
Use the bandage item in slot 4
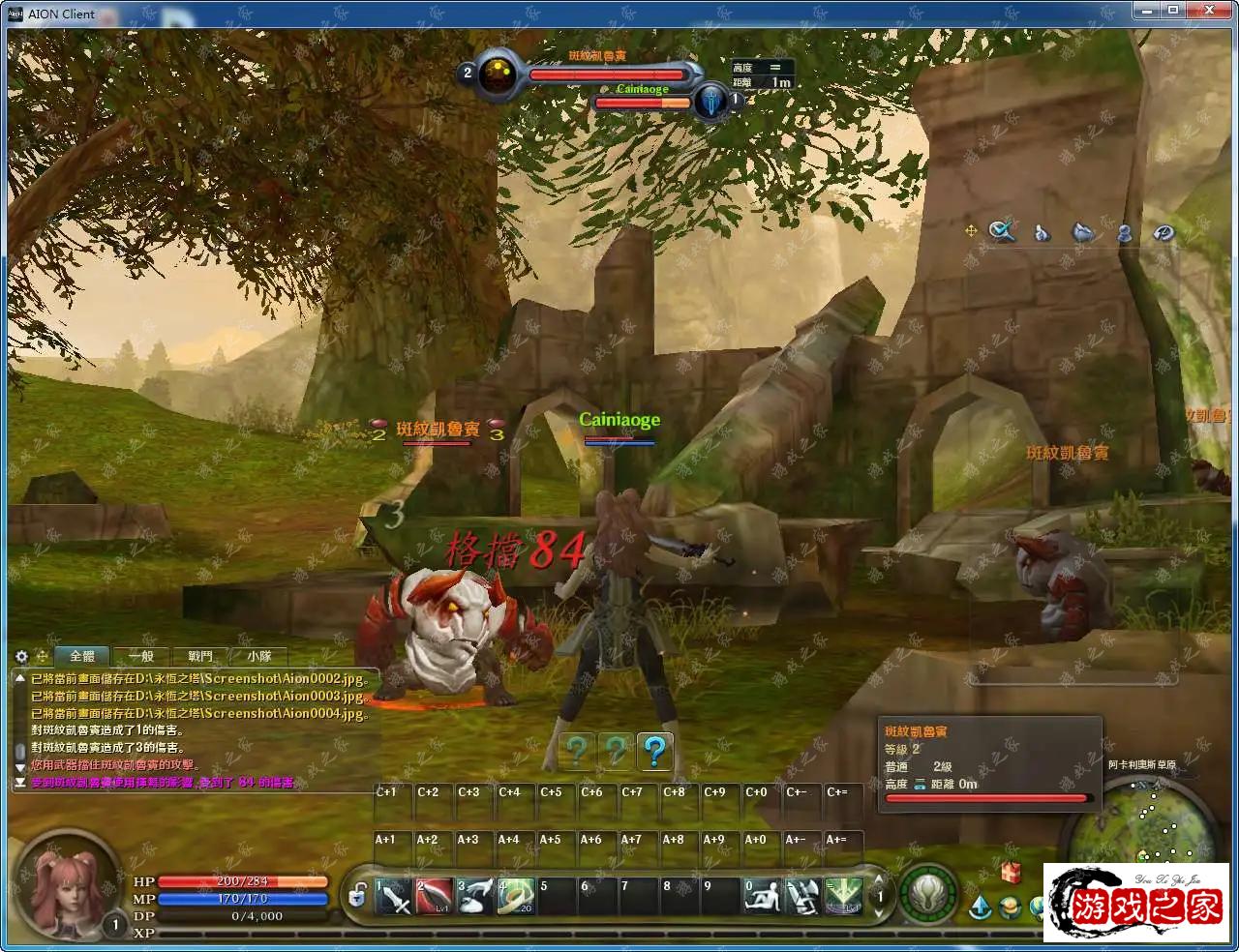point(516,897)
